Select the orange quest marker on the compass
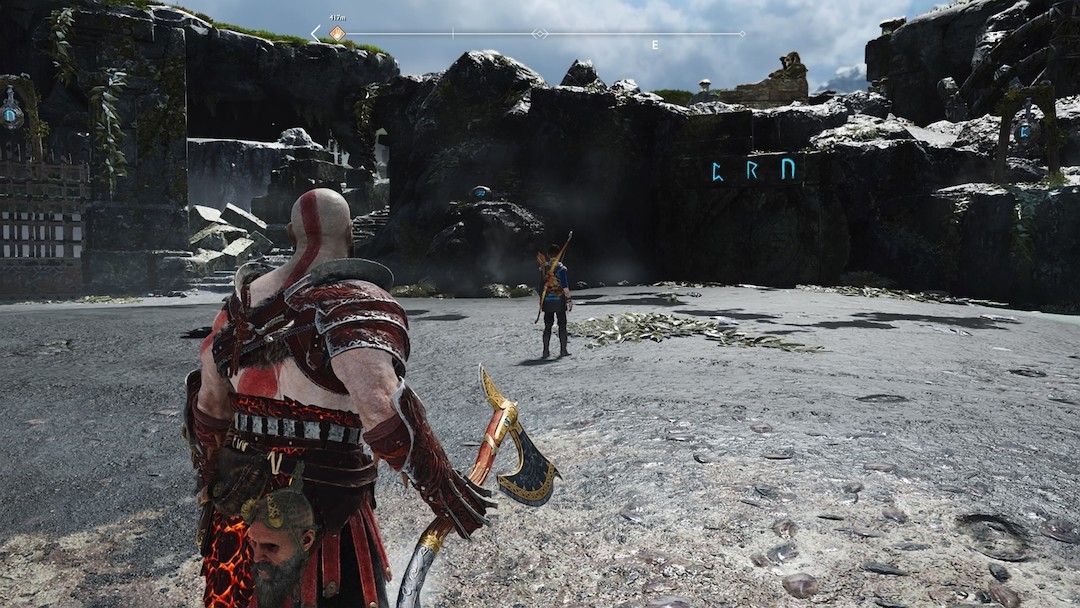 point(337,34)
